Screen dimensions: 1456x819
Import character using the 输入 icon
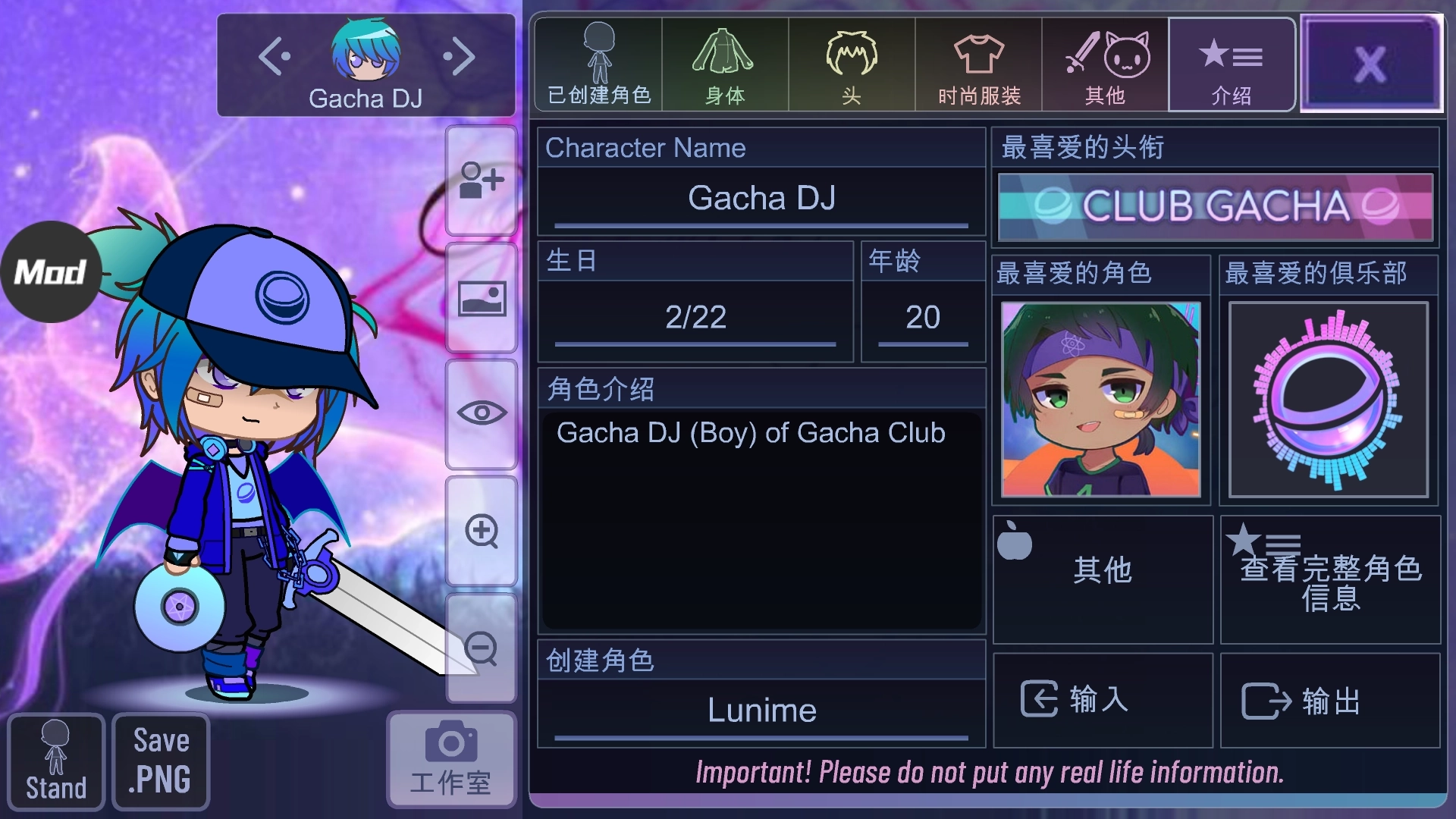pos(1101,700)
